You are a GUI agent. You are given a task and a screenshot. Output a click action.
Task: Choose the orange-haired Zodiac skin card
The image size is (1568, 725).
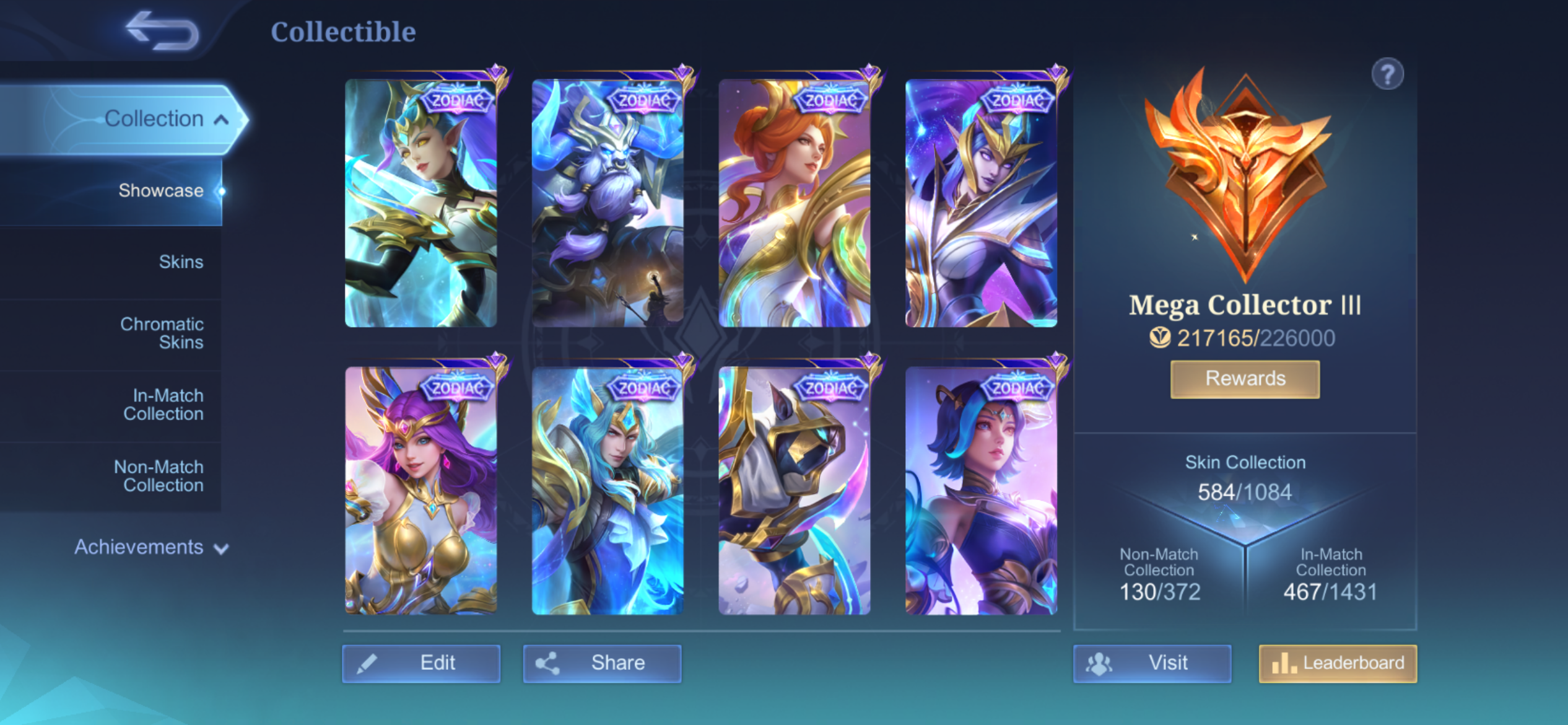click(795, 203)
